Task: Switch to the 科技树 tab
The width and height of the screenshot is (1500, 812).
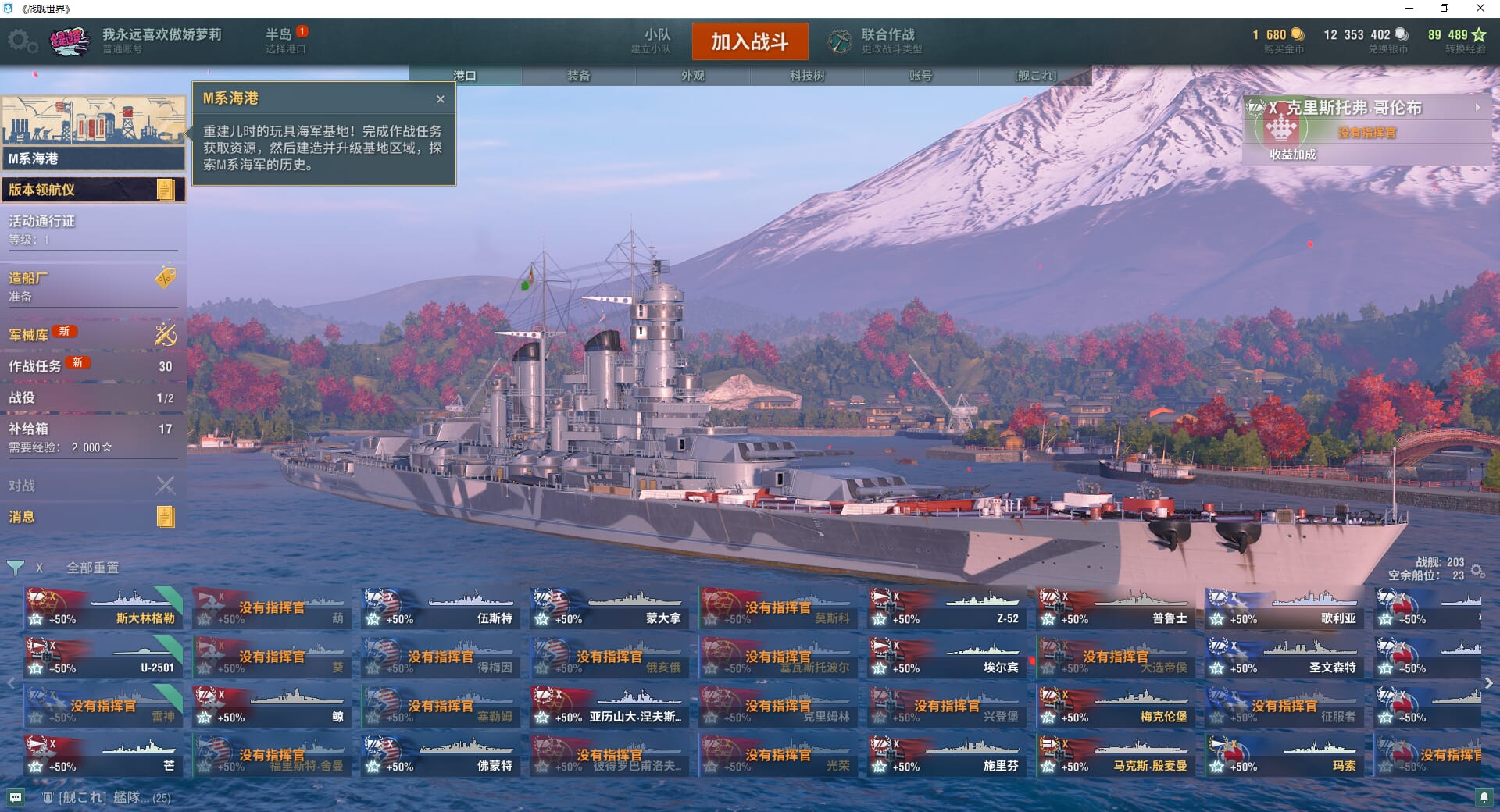Action: (x=807, y=76)
